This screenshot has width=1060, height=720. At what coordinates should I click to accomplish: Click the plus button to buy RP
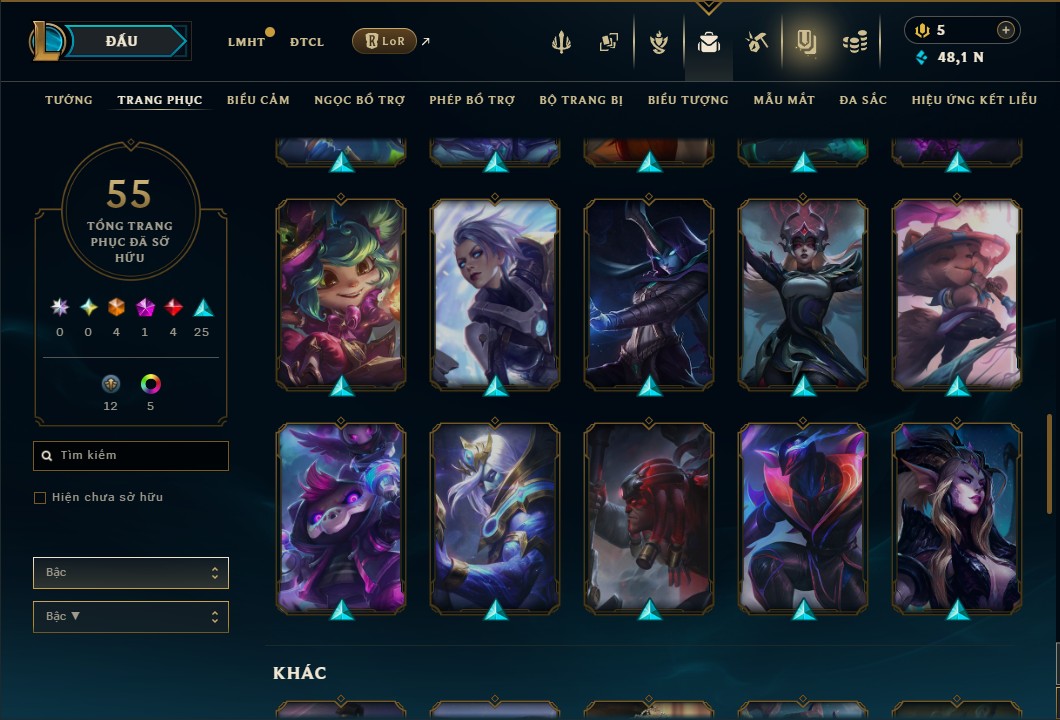coord(1005,30)
